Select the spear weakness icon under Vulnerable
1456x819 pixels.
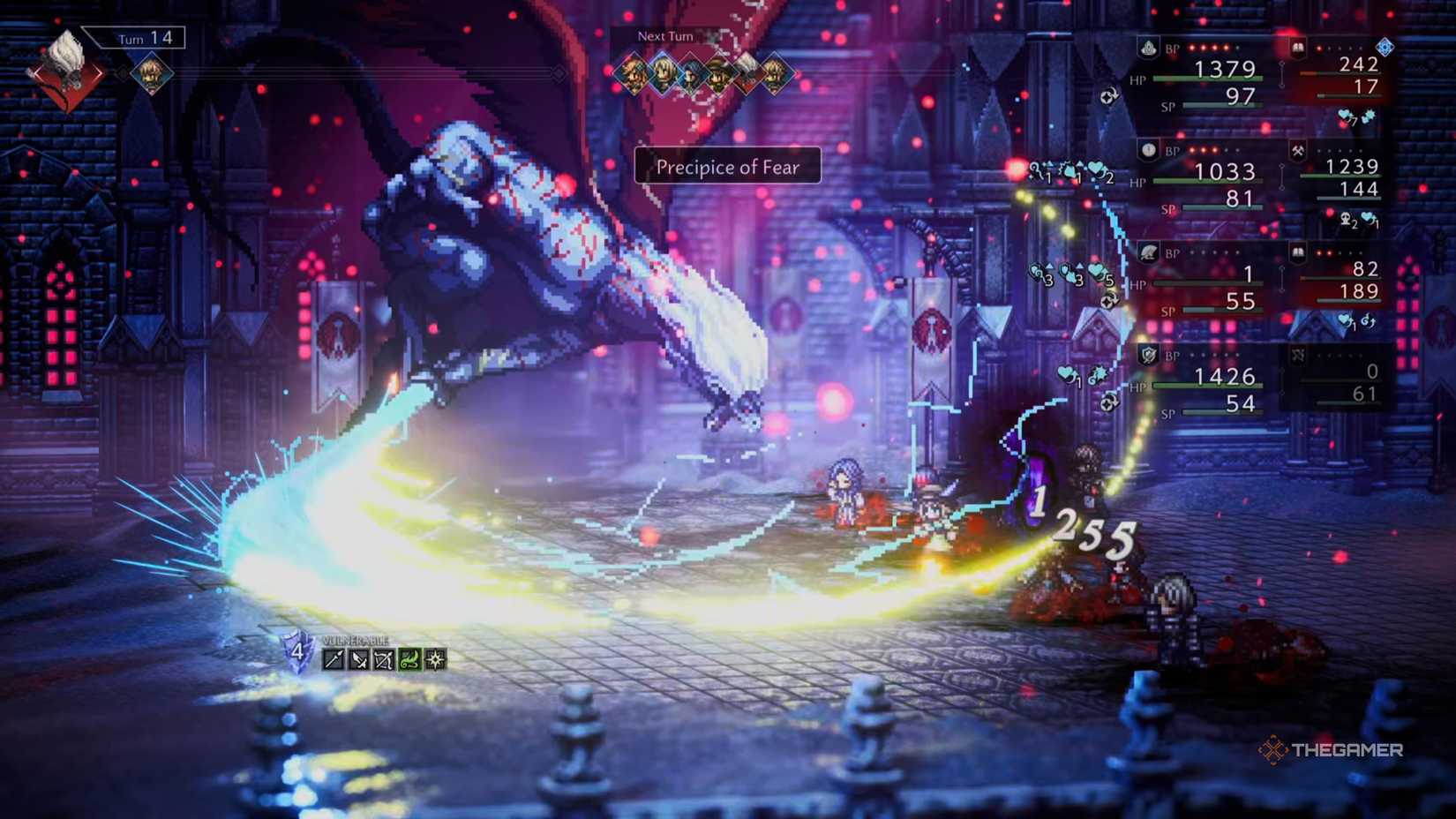click(334, 660)
